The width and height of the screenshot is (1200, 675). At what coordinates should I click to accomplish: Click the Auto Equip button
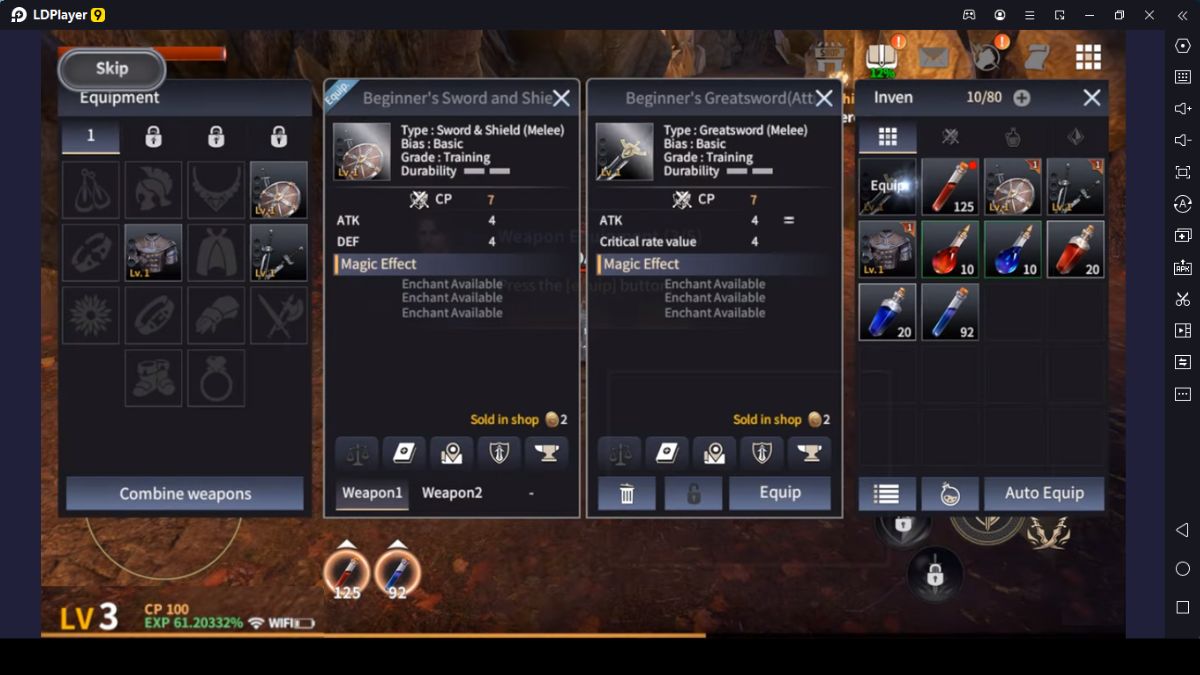(x=1044, y=493)
